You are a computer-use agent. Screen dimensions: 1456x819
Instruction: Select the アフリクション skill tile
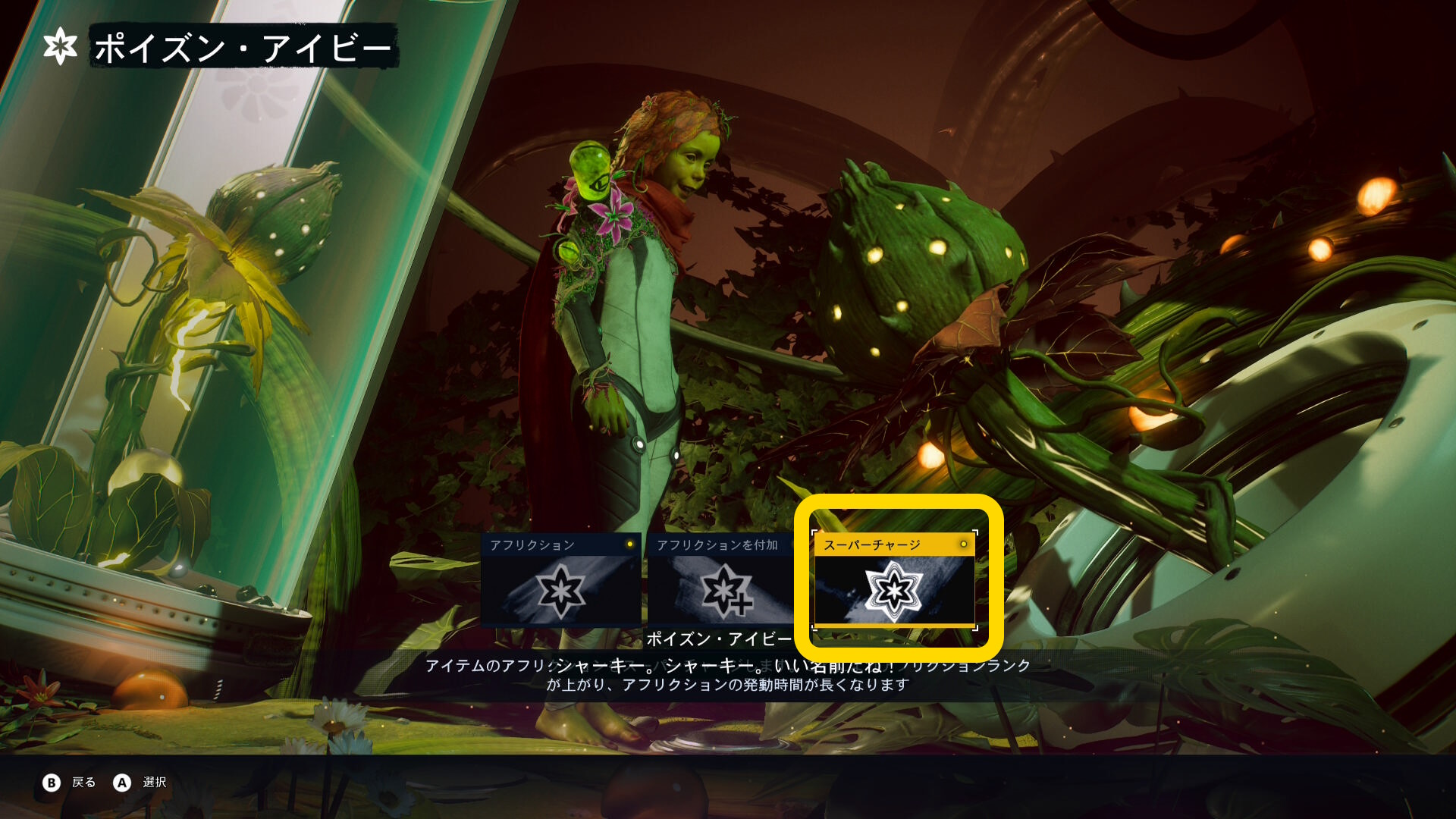(x=560, y=580)
